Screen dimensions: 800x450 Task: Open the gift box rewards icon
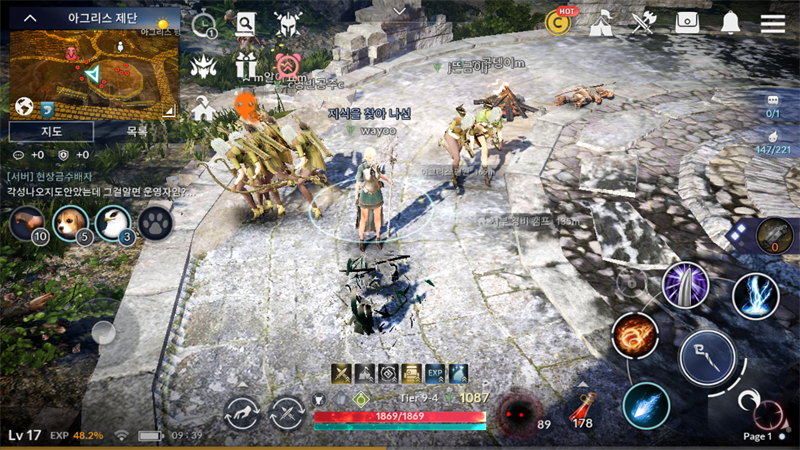[247, 66]
